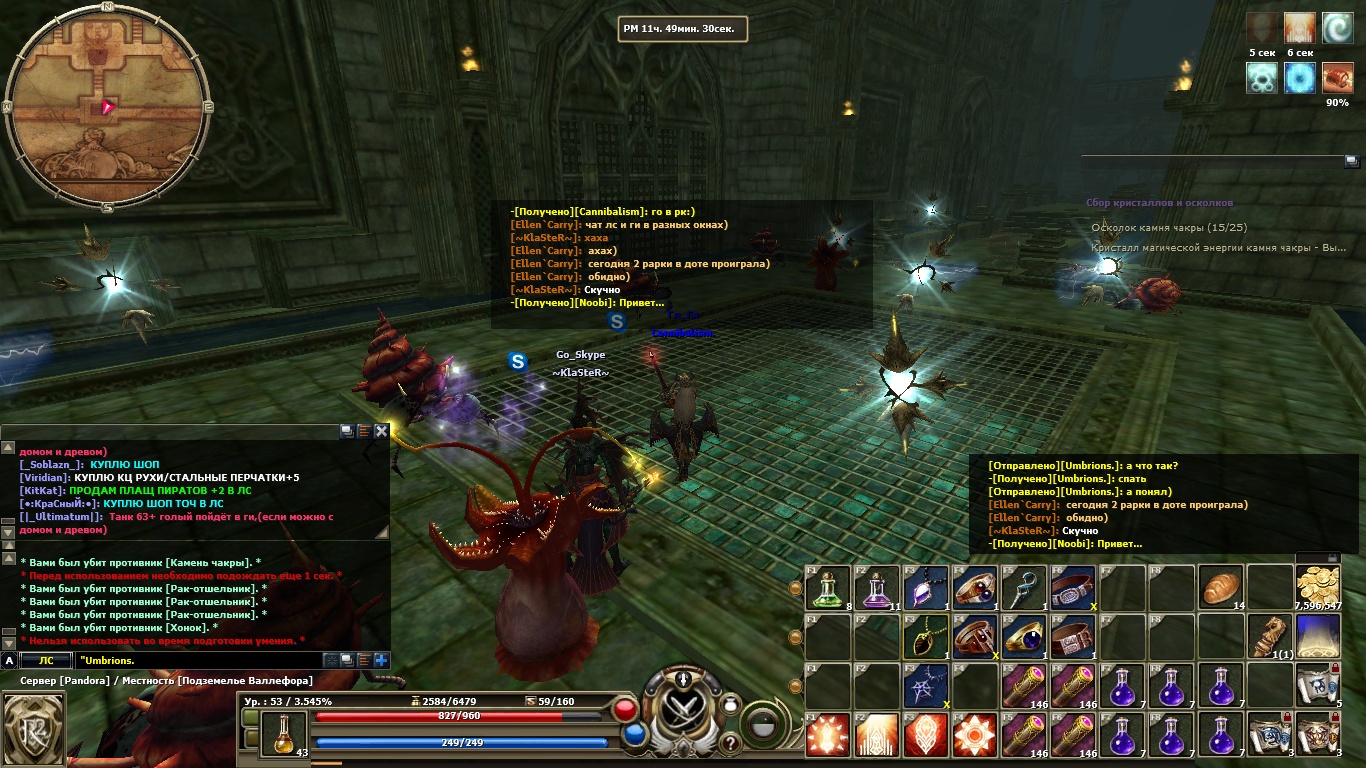
Task: Click the backpack buff icon showing 90%
Action: pos(1337,78)
